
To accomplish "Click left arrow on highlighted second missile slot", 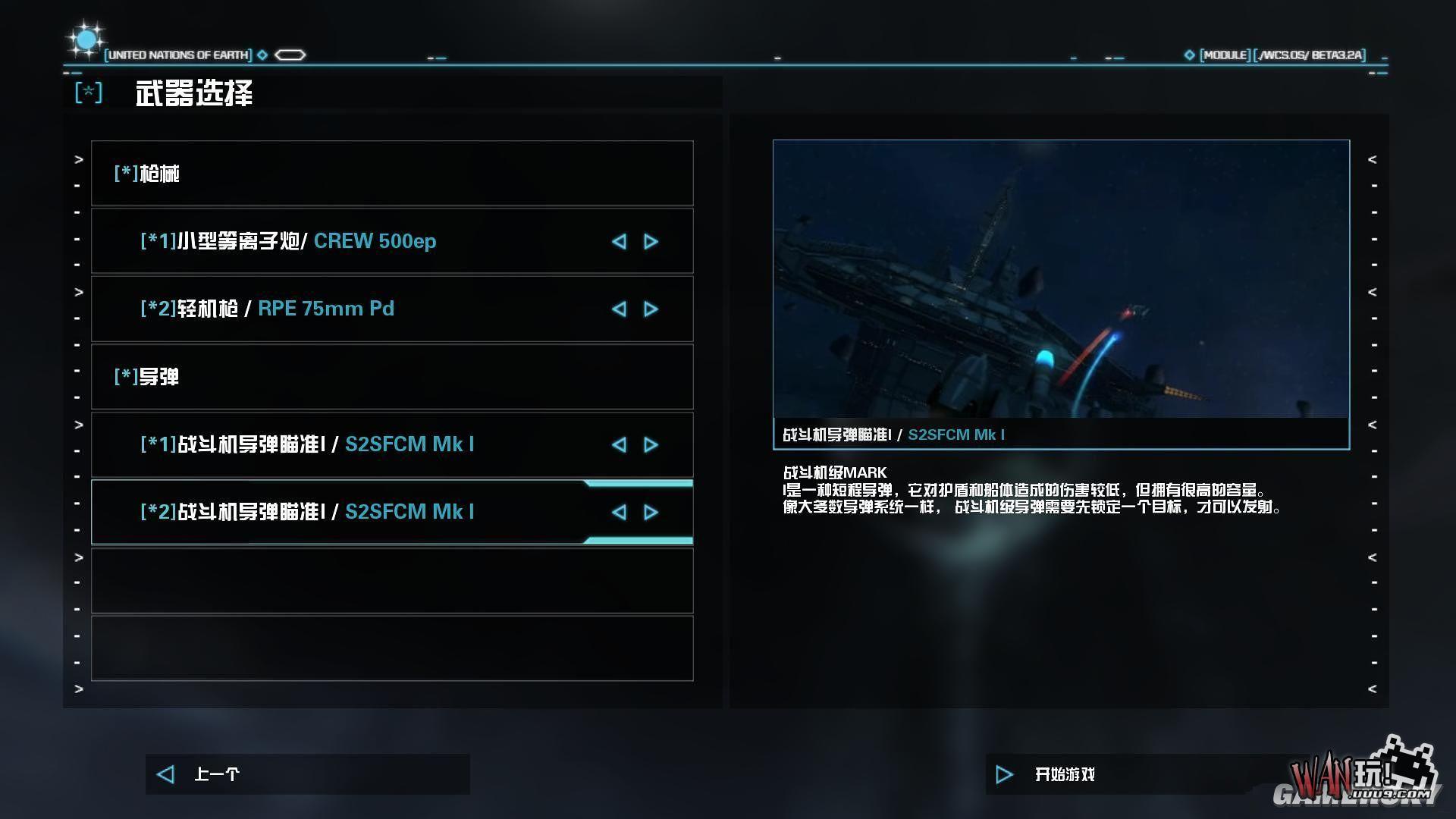I will point(619,512).
